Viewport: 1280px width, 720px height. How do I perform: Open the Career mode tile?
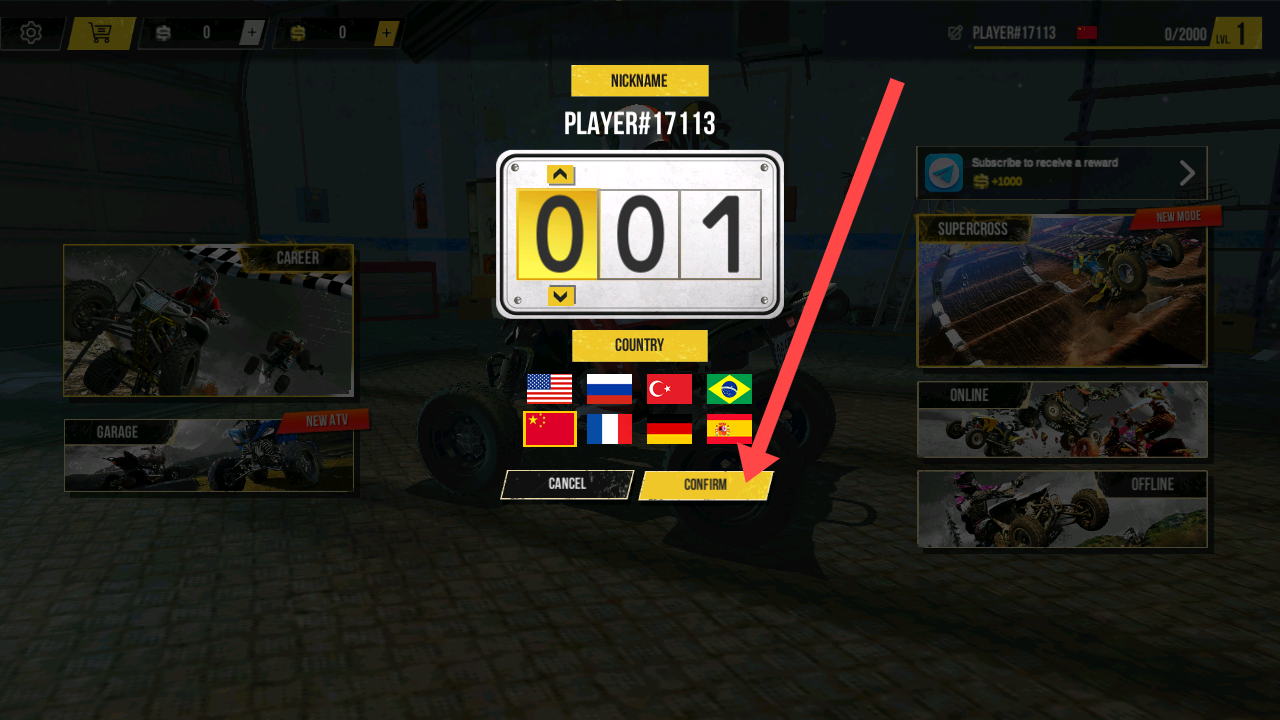coord(208,320)
